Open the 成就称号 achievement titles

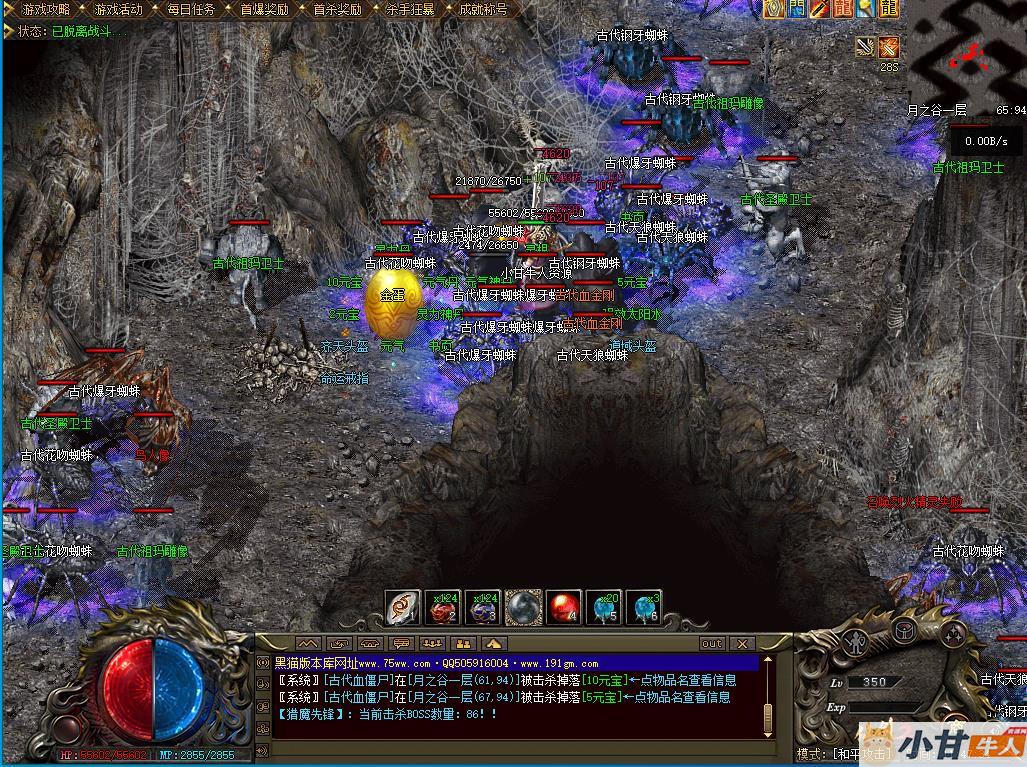point(483,9)
